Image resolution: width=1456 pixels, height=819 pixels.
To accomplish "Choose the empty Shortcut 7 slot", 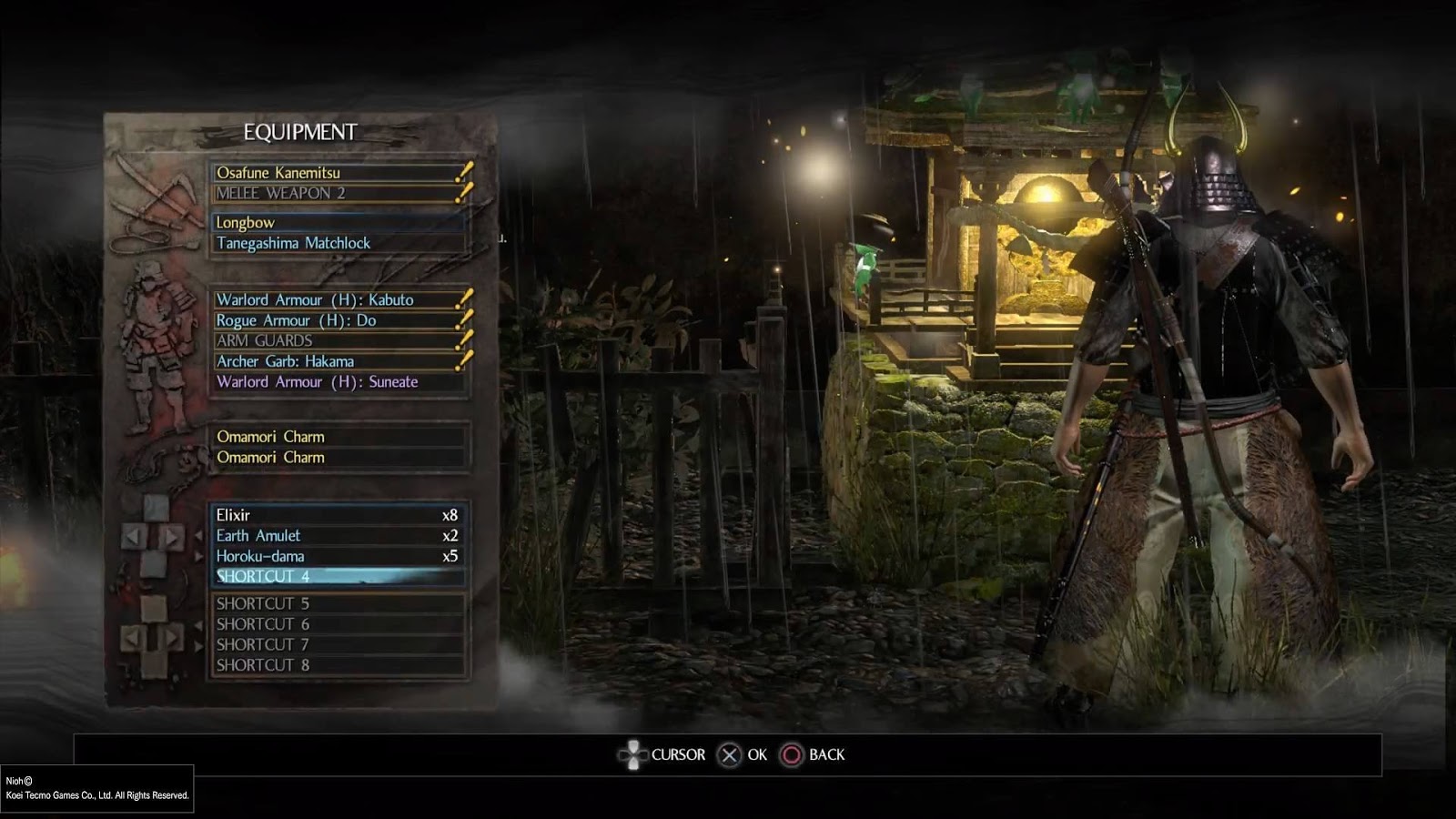I will 337,644.
